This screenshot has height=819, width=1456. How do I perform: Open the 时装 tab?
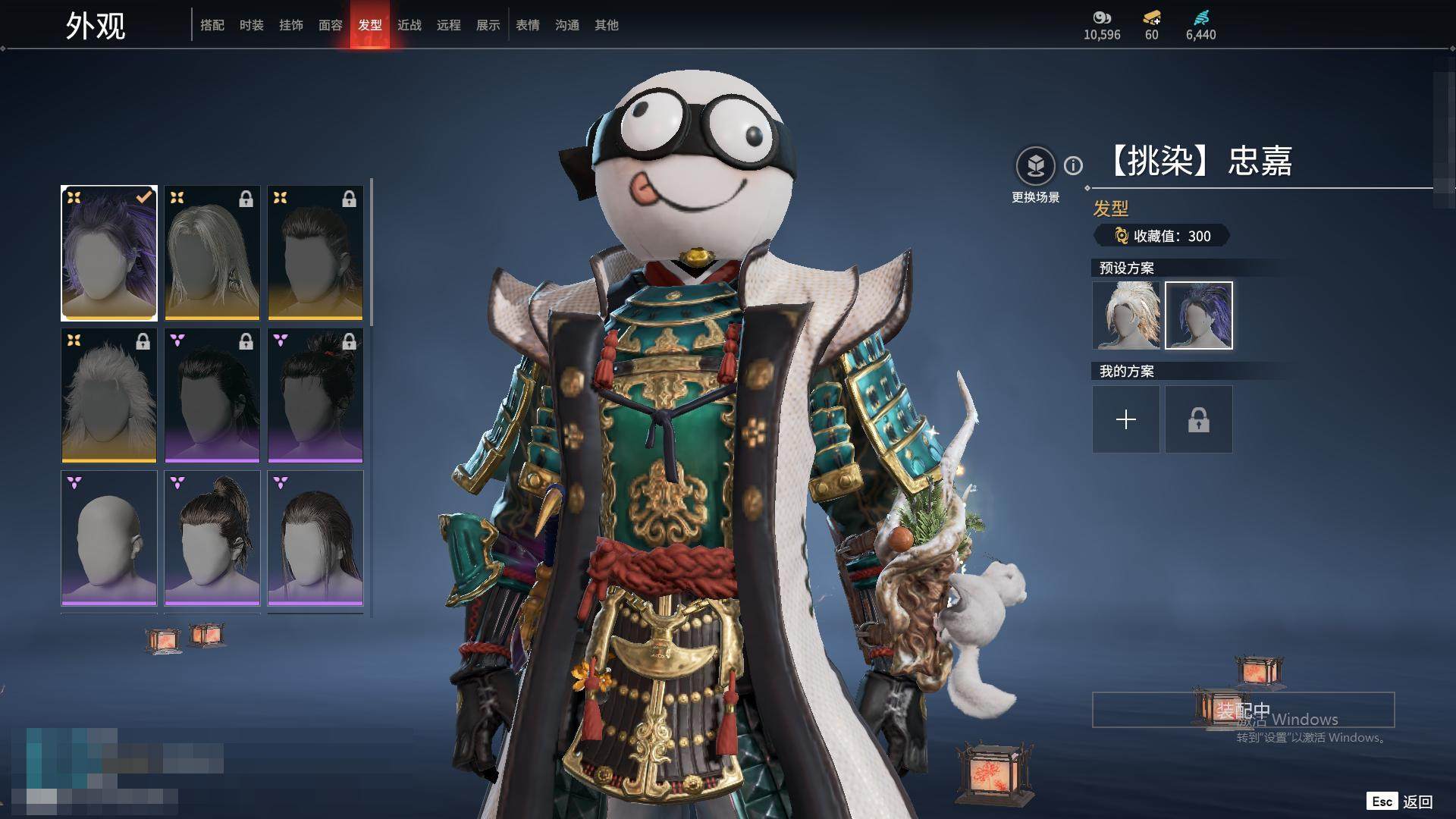252,25
